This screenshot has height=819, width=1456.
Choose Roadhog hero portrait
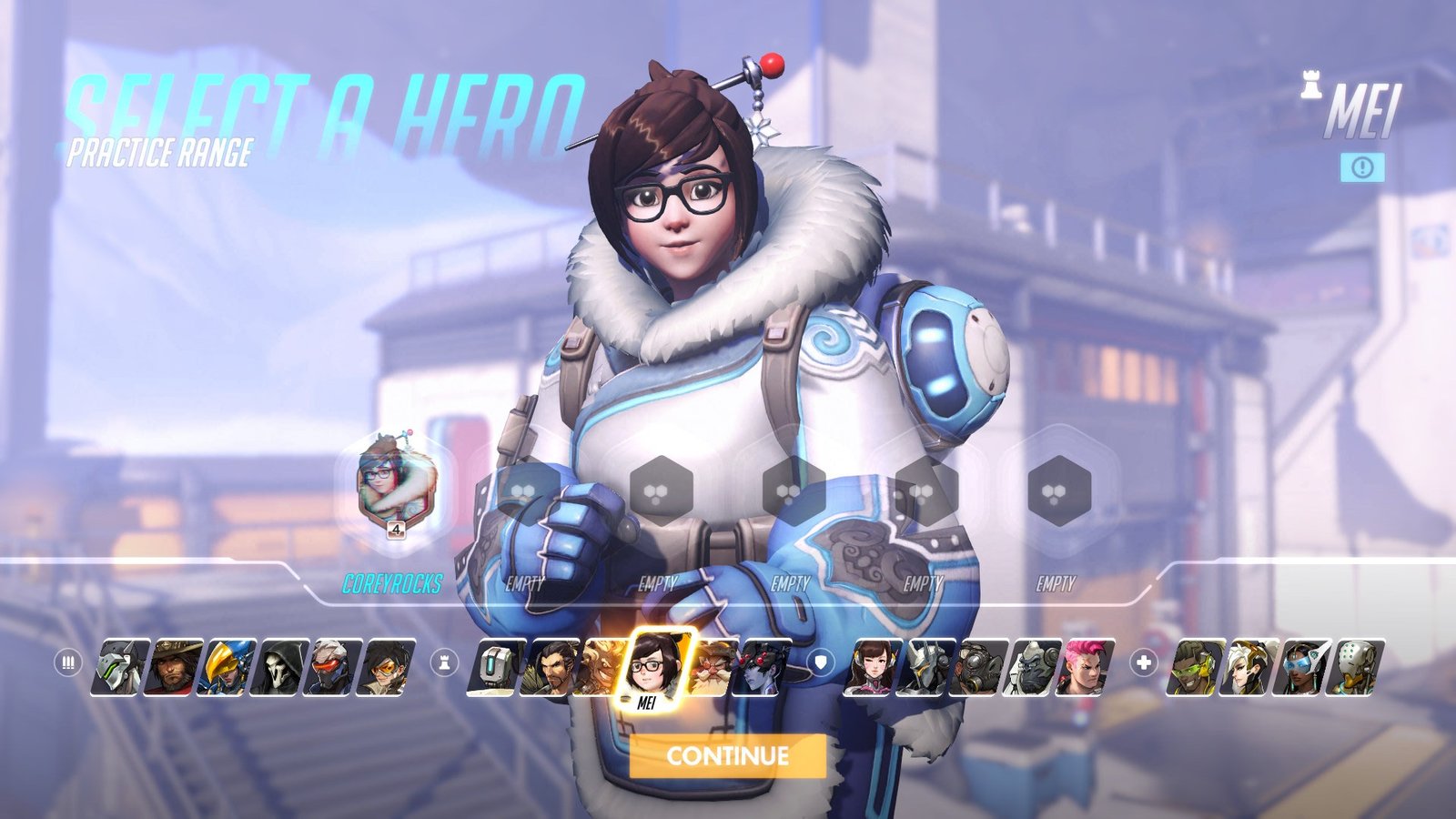click(979, 667)
